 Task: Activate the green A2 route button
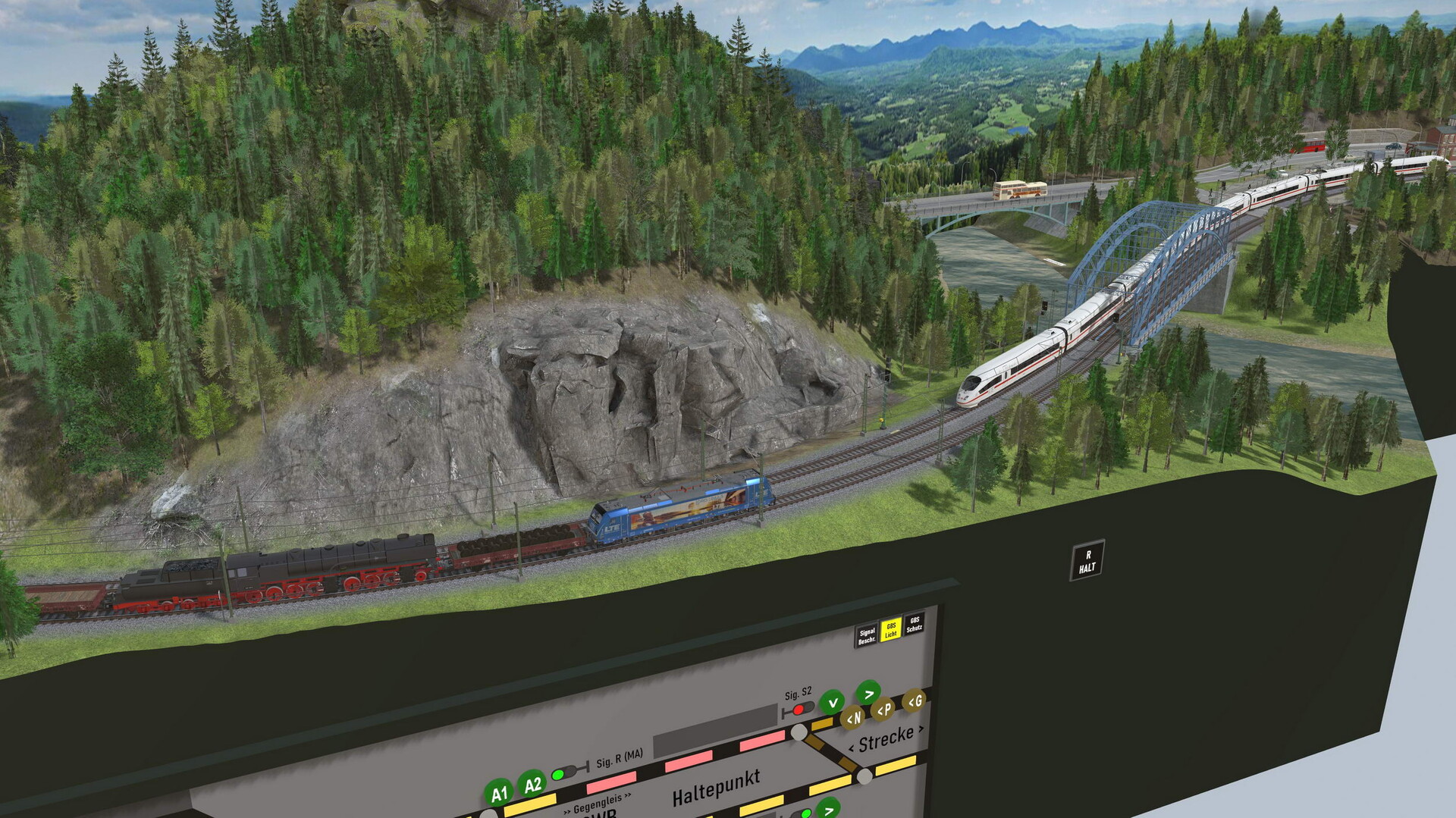point(532,784)
